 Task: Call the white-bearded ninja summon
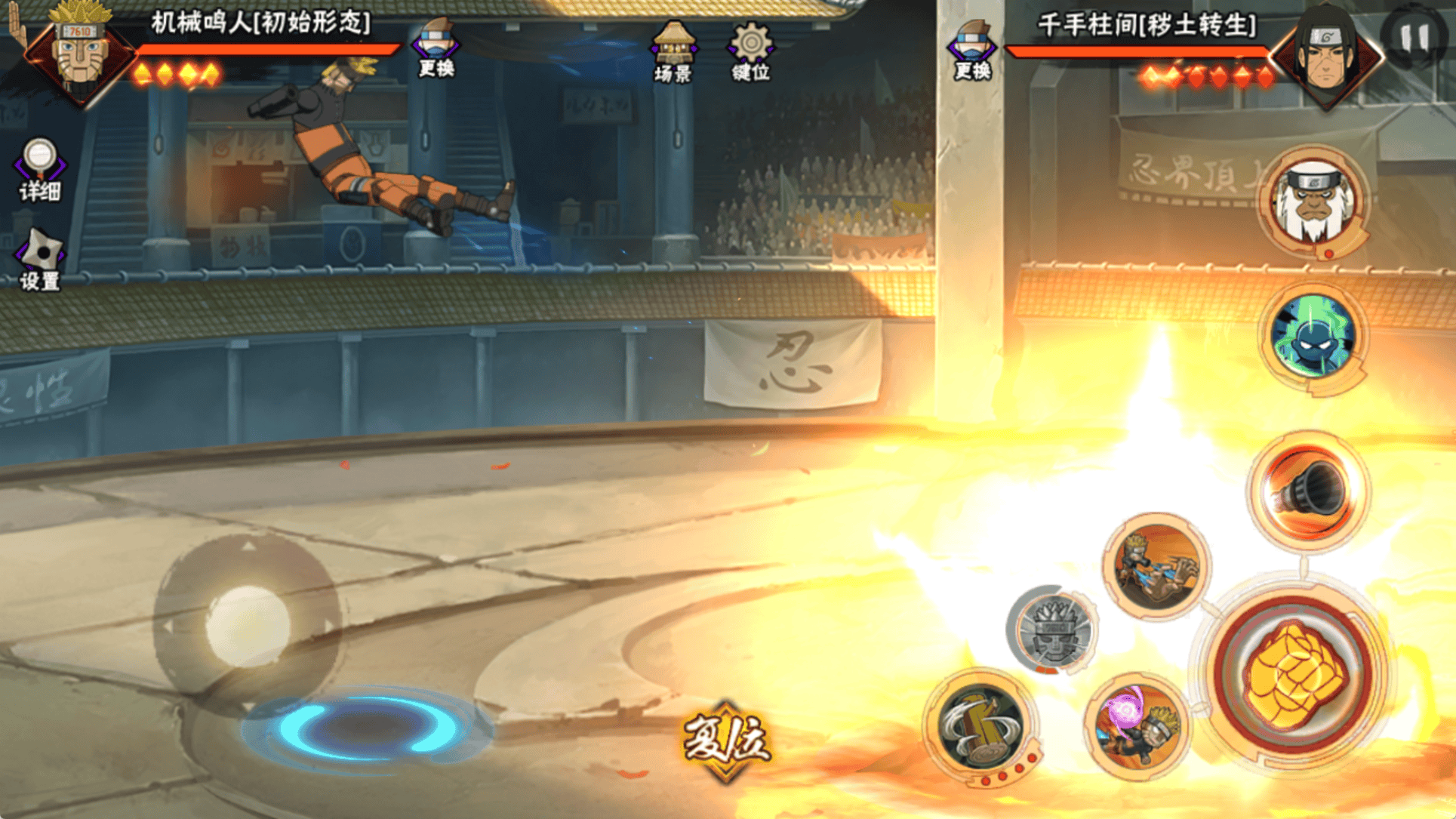pyautogui.click(x=1313, y=202)
